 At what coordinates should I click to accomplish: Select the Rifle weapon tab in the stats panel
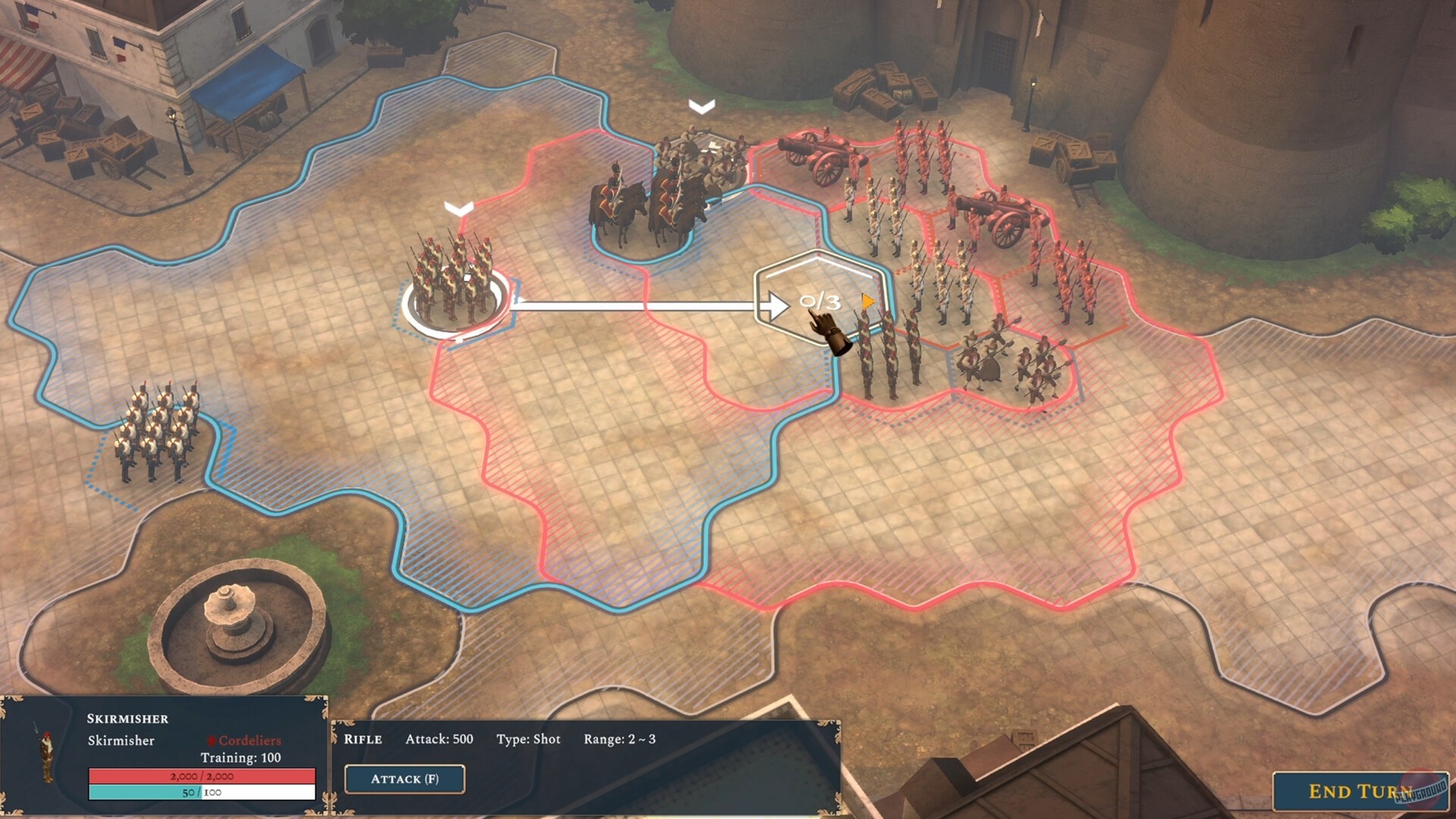(362, 739)
